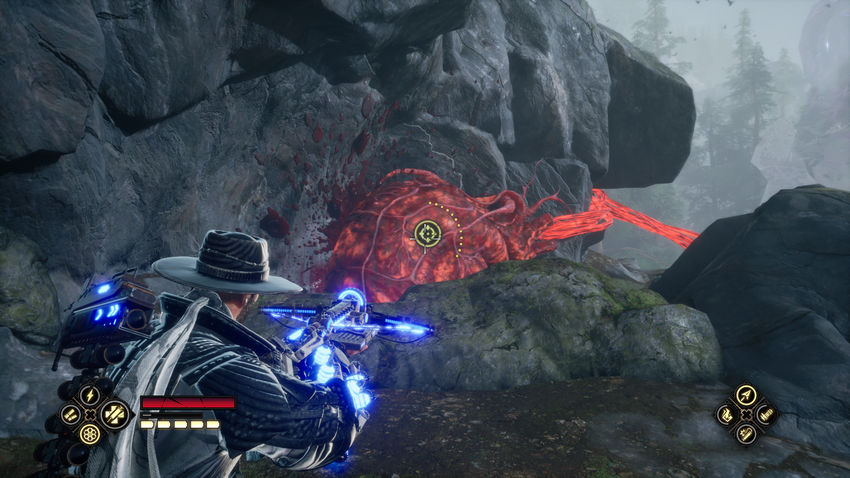Select the arrow weapon icon

[746, 395]
